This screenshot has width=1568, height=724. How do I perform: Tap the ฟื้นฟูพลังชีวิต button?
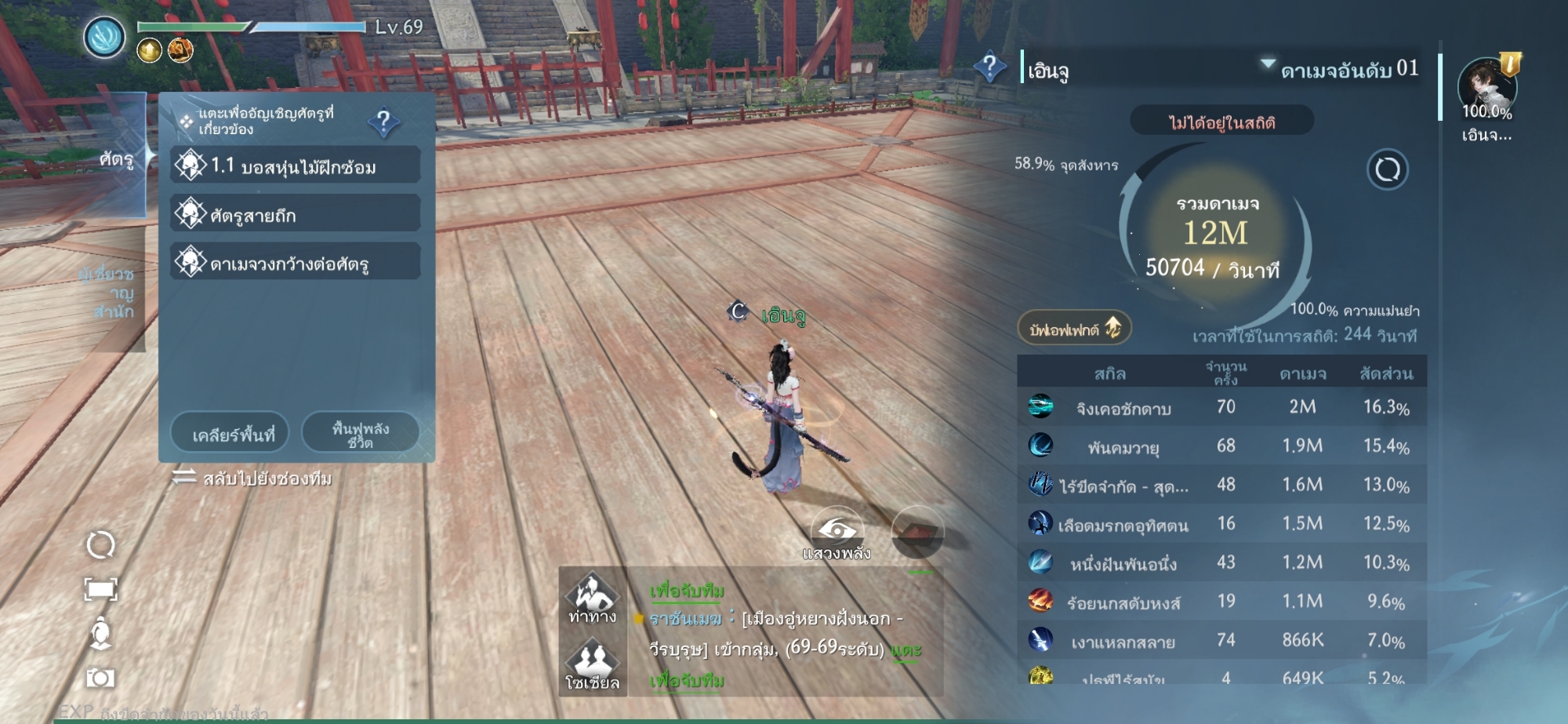361,434
